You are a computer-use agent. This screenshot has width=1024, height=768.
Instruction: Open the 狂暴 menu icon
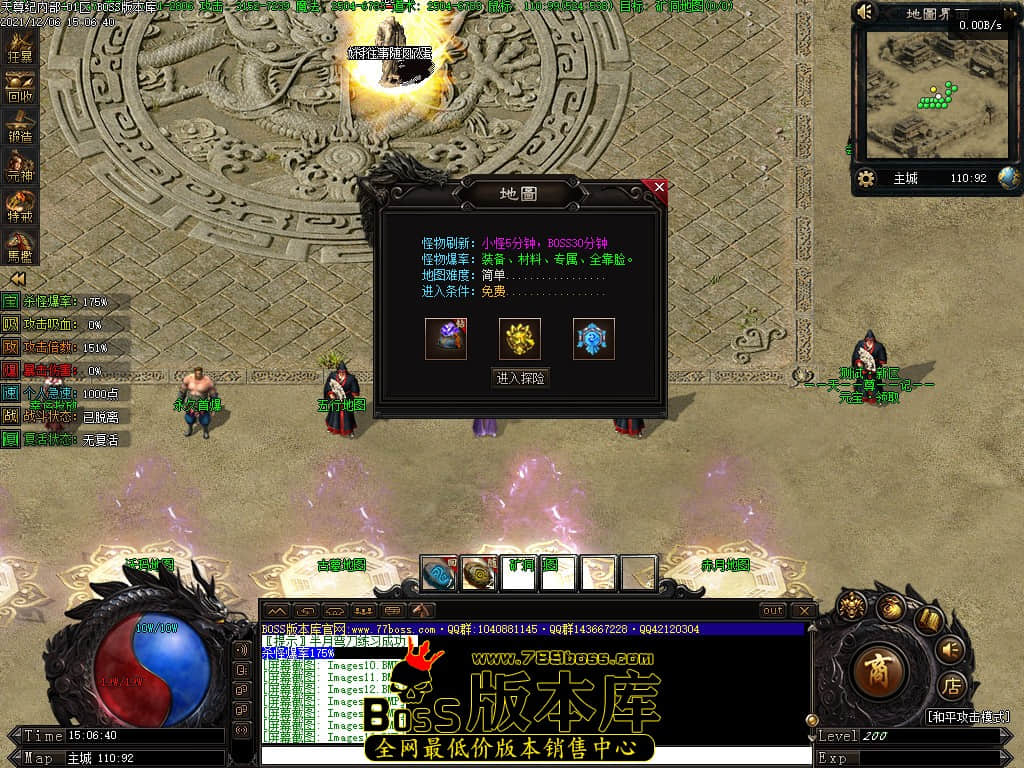pos(20,47)
